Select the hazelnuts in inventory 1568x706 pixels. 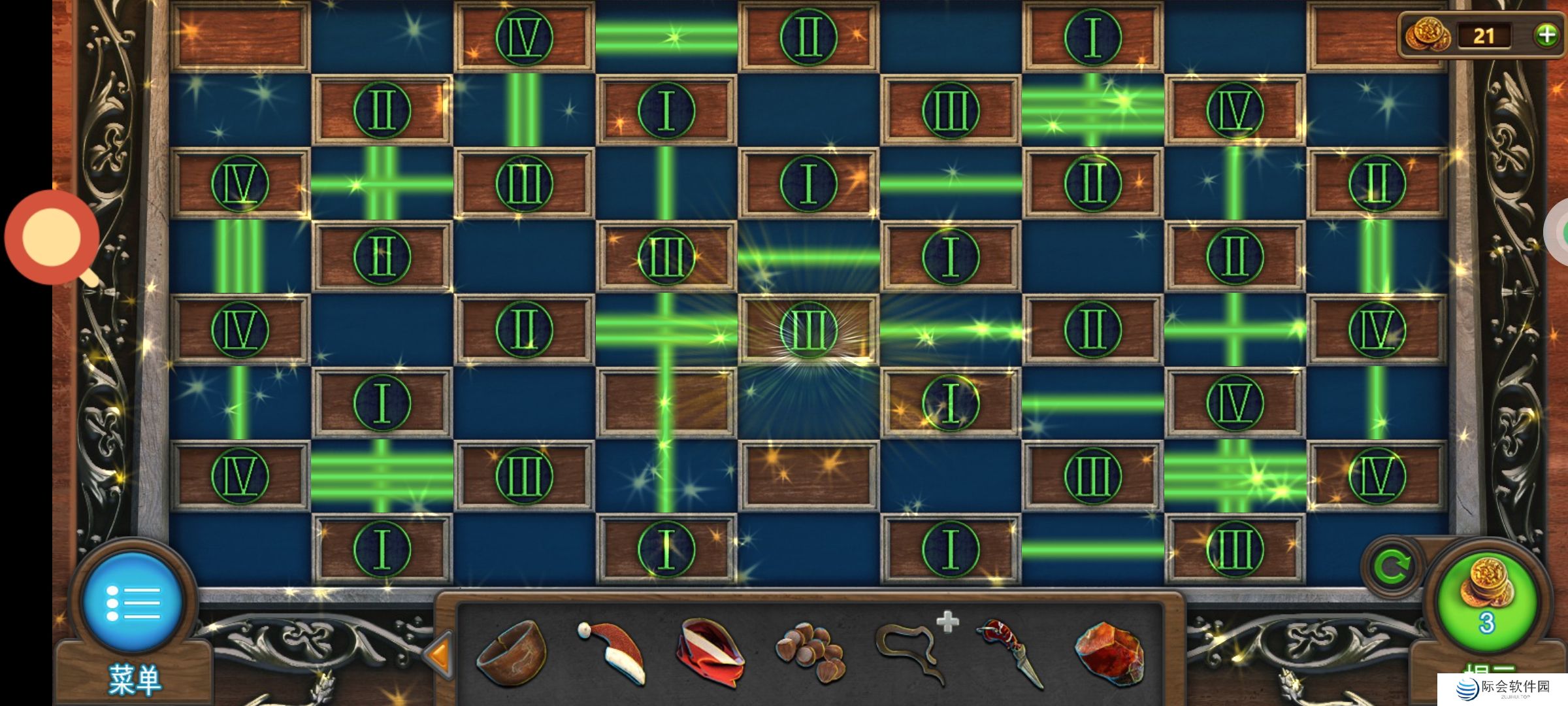pos(811,652)
